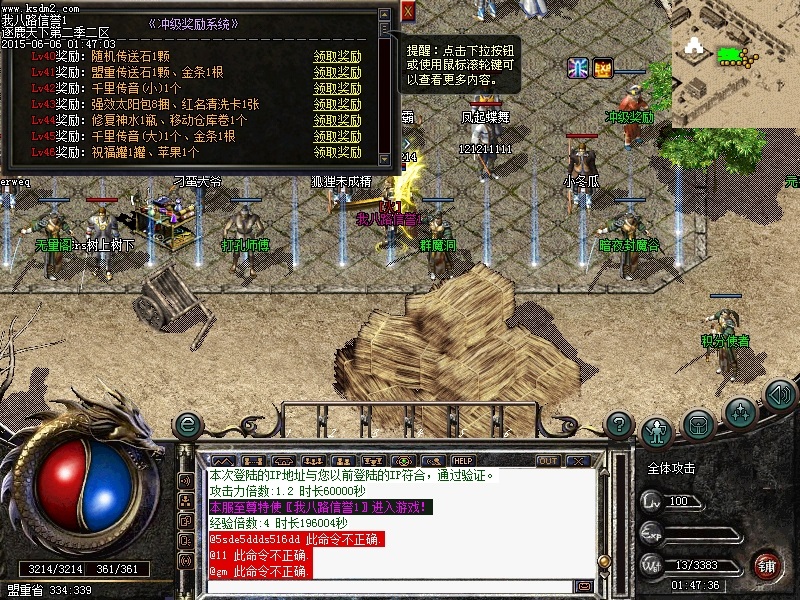Toggle the sound speaker button
The image size is (800, 600).
click(x=780, y=394)
